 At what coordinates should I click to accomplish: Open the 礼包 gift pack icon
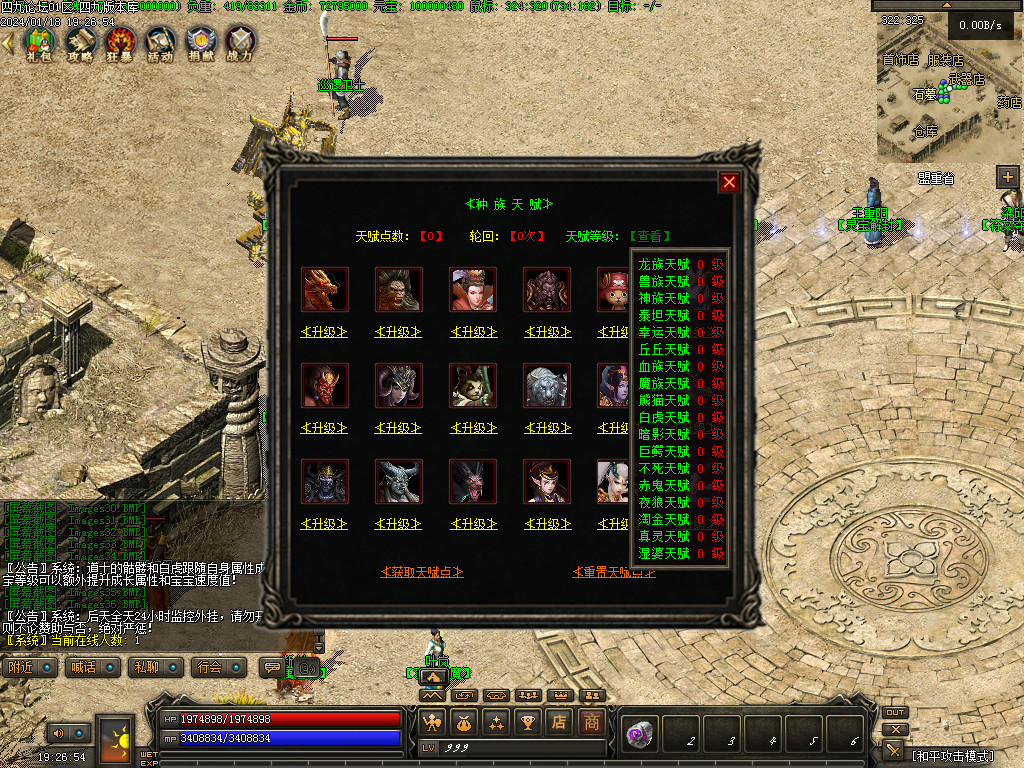pos(39,43)
